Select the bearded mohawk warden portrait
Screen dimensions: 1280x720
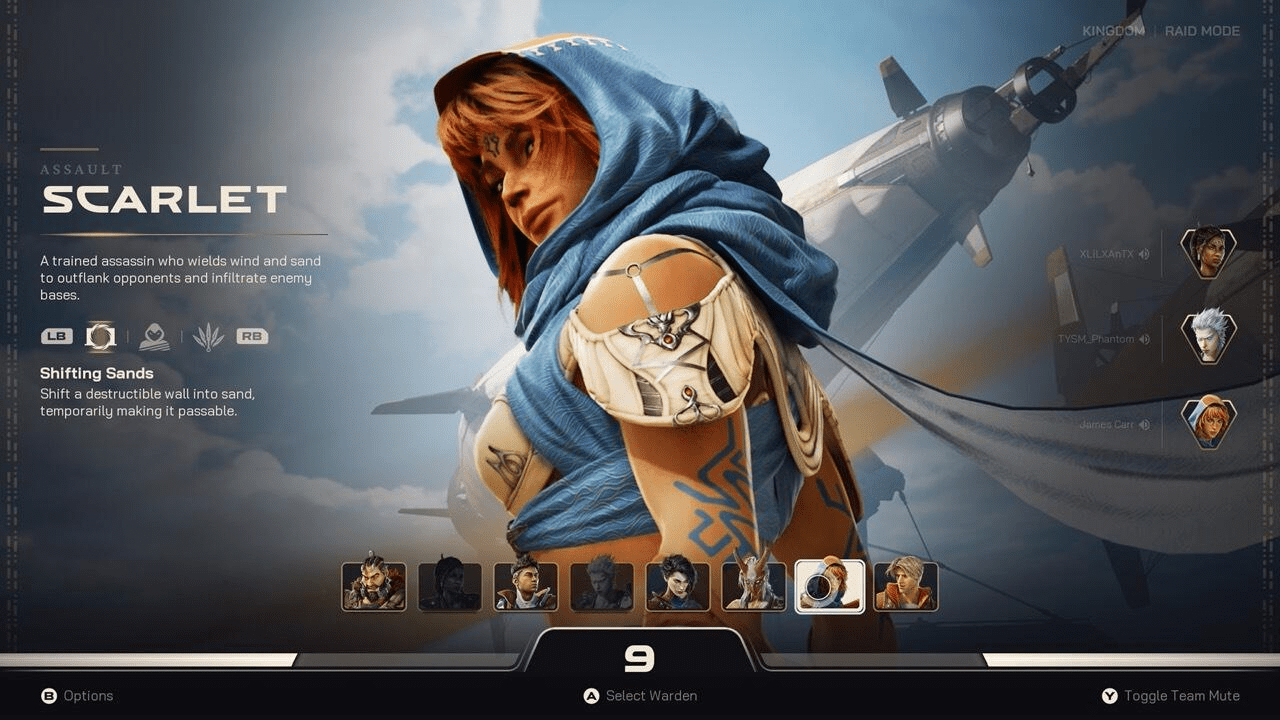[374, 586]
